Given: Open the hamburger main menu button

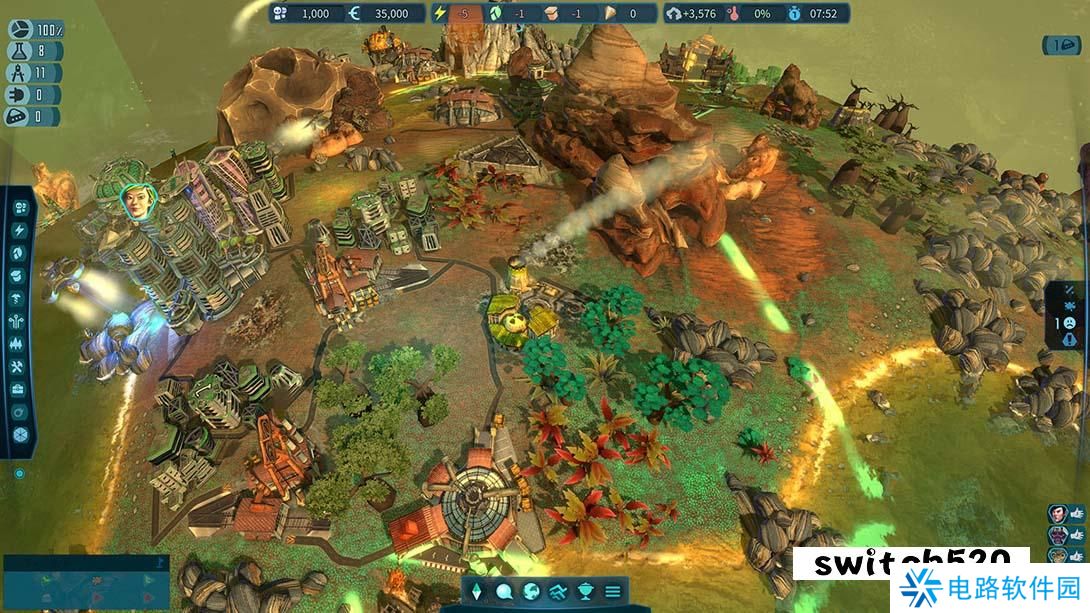Looking at the screenshot, I should (613, 591).
